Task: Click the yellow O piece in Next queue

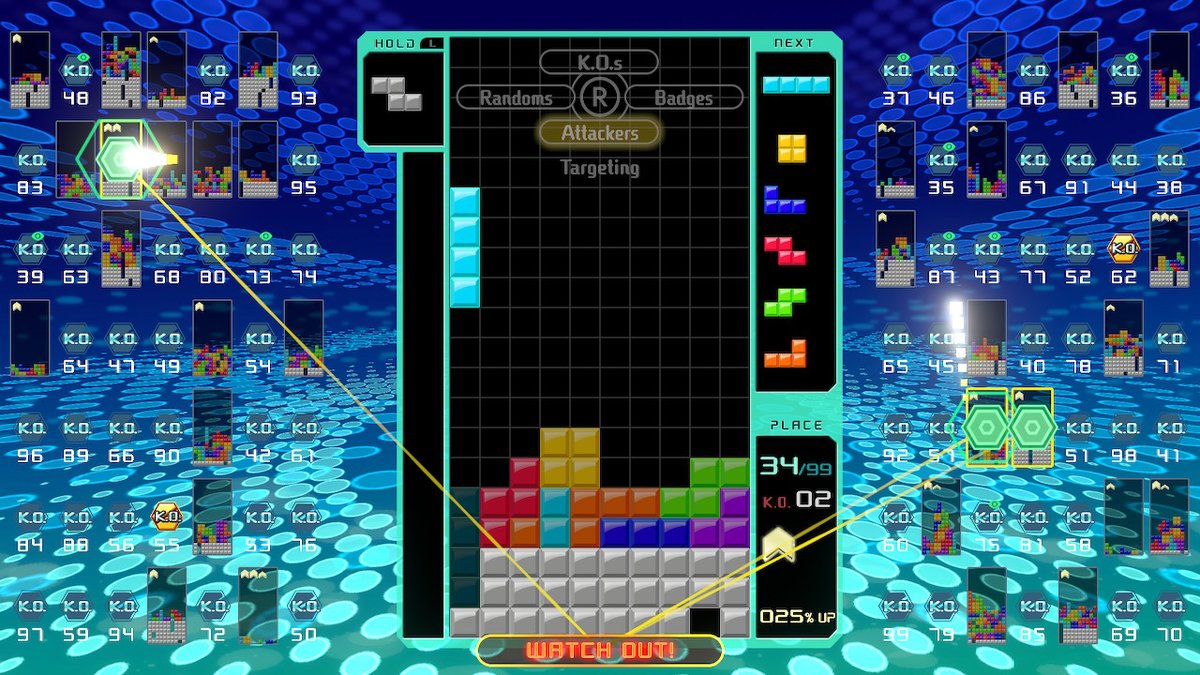Action: click(792, 148)
